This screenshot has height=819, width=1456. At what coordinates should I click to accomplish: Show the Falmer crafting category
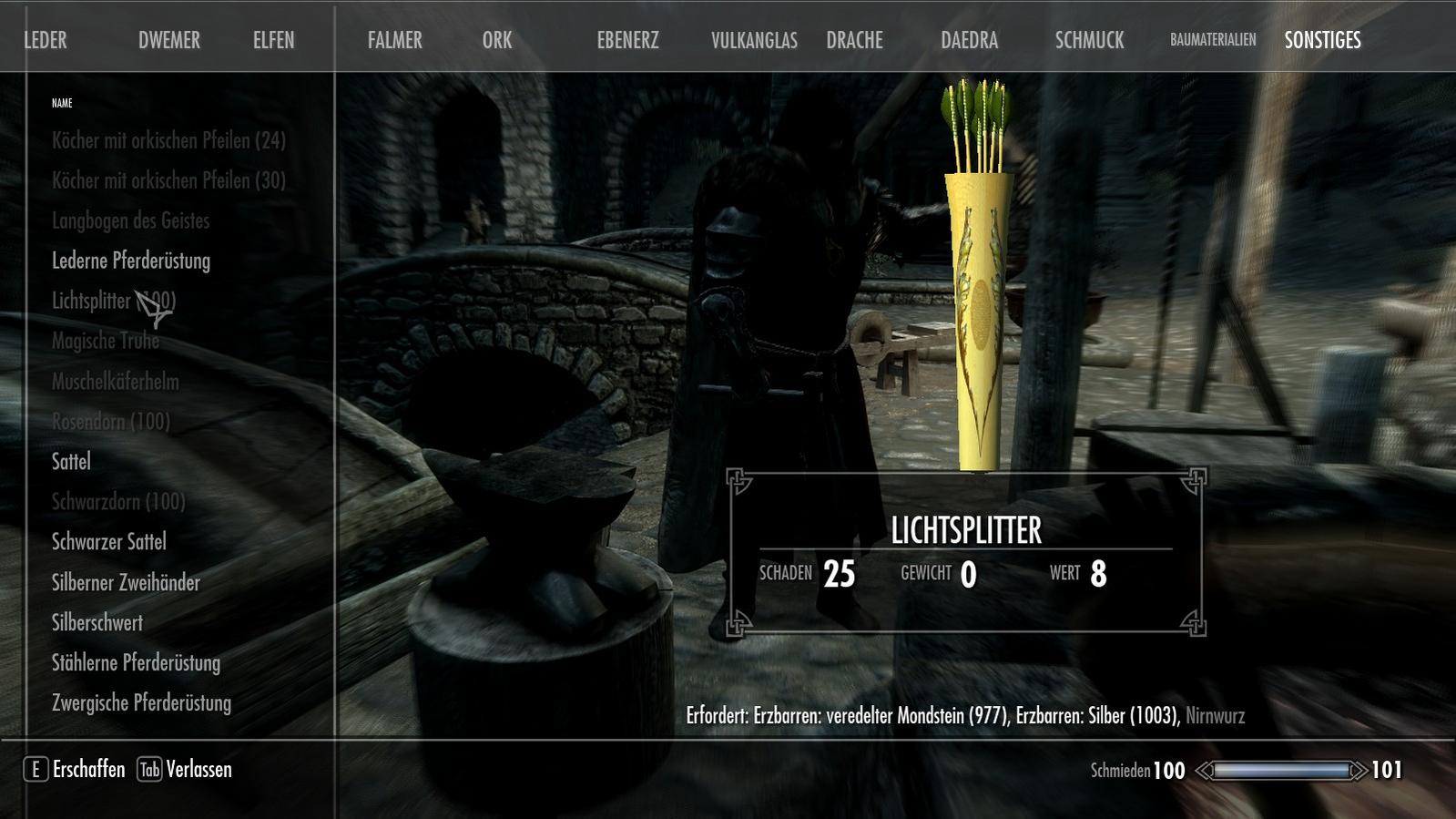[x=394, y=40]
